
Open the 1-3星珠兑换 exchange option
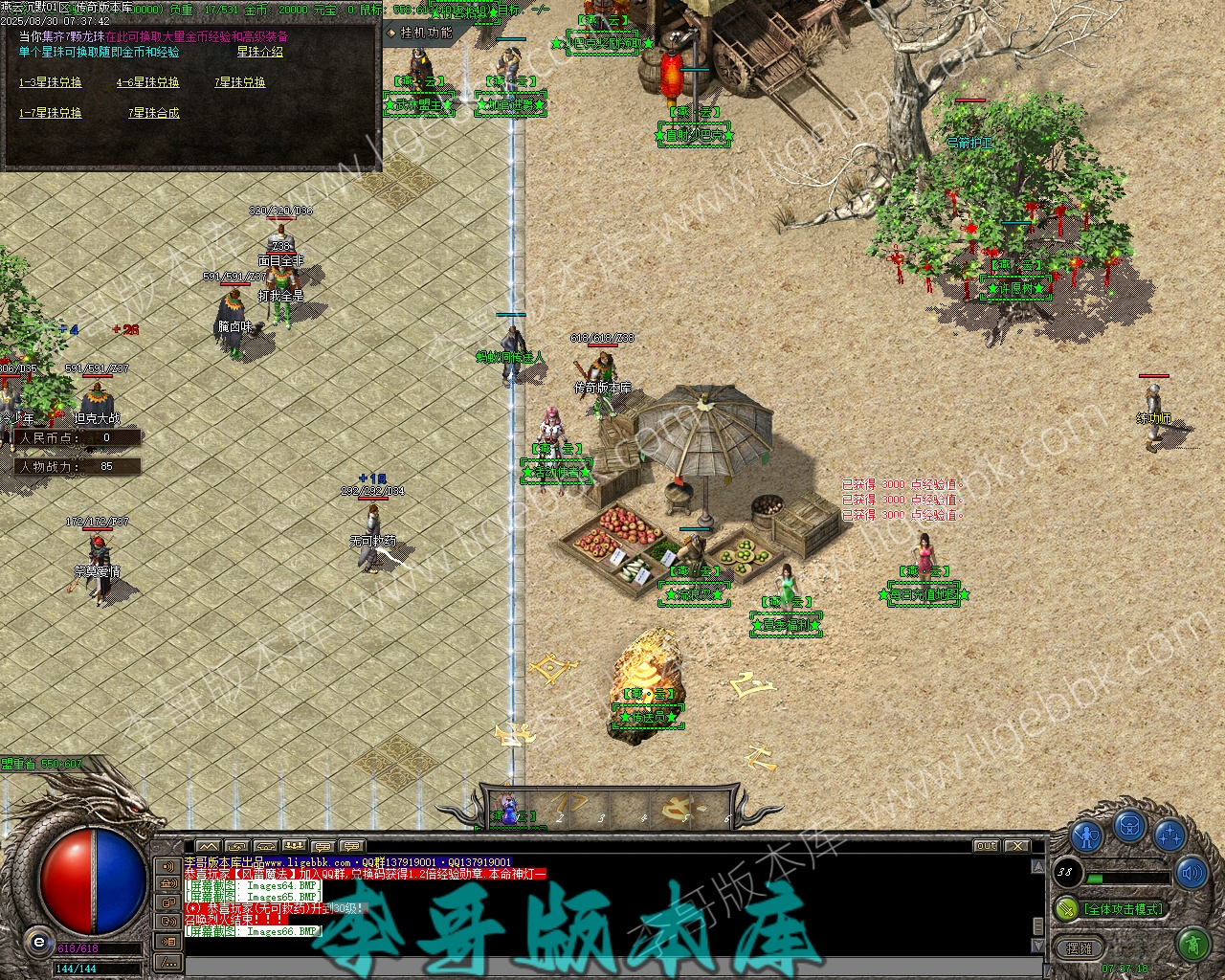click(51, 83)
